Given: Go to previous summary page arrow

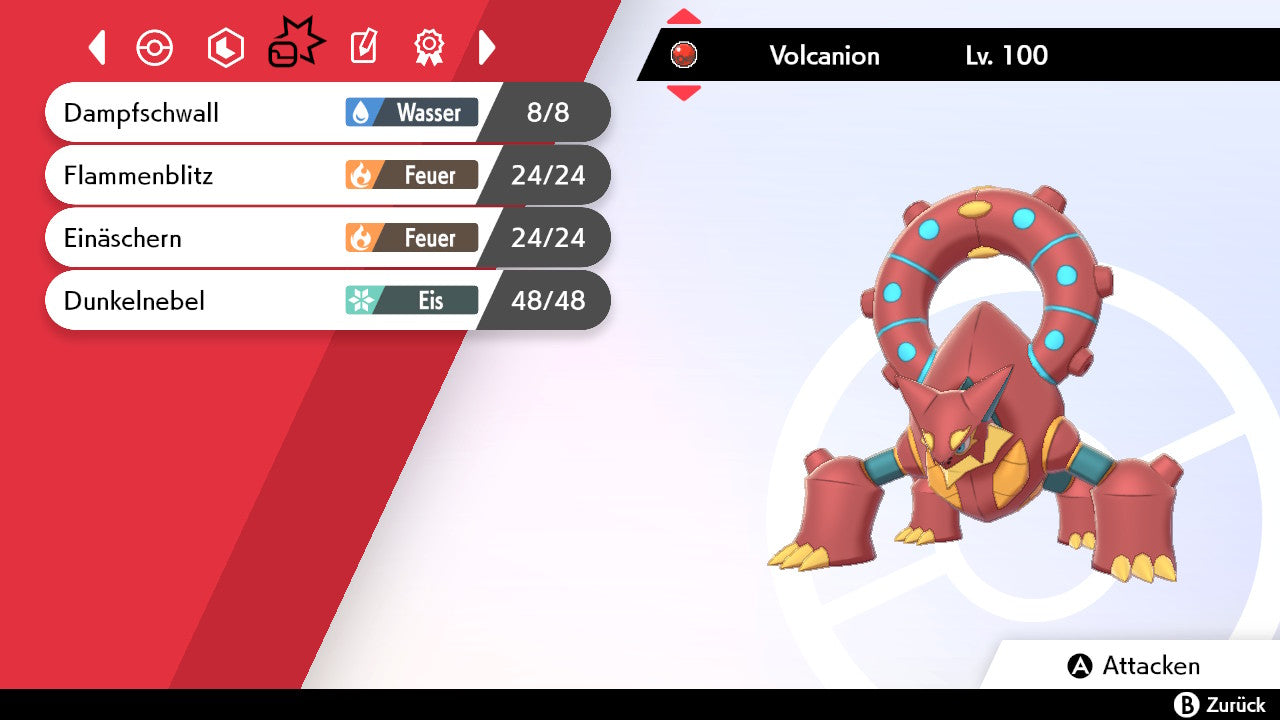Looking at the screenshot, I should (x=97, y=47).
